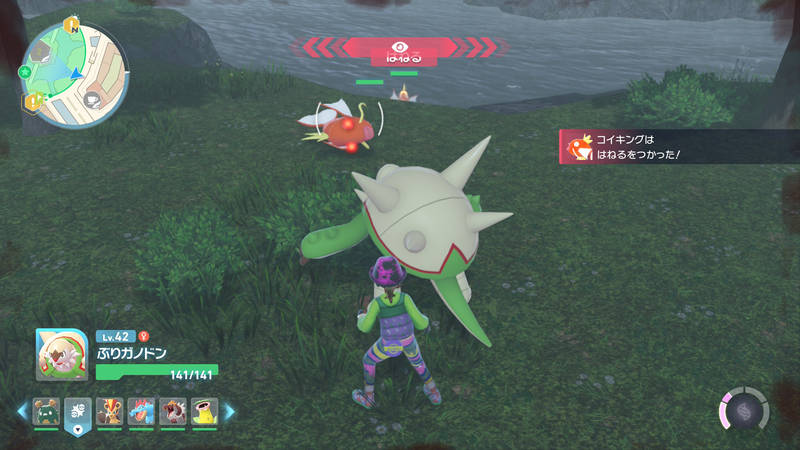
Task: Click the right arrow of party bar
Action: click(x=229, y=410)
